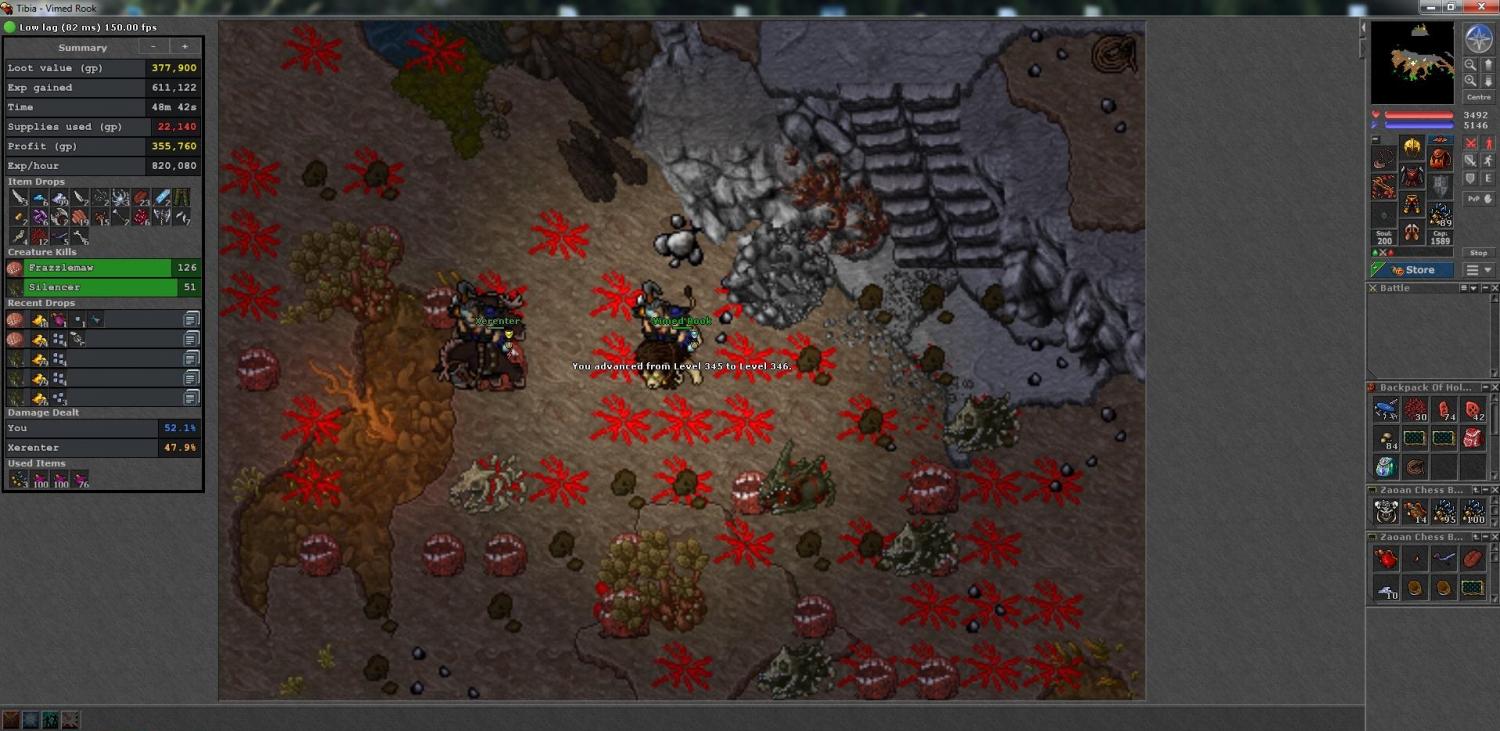Screen dimensions: 1500x731
Task: Select the stack of 84 items in backpack
Action: [1385, 438]
